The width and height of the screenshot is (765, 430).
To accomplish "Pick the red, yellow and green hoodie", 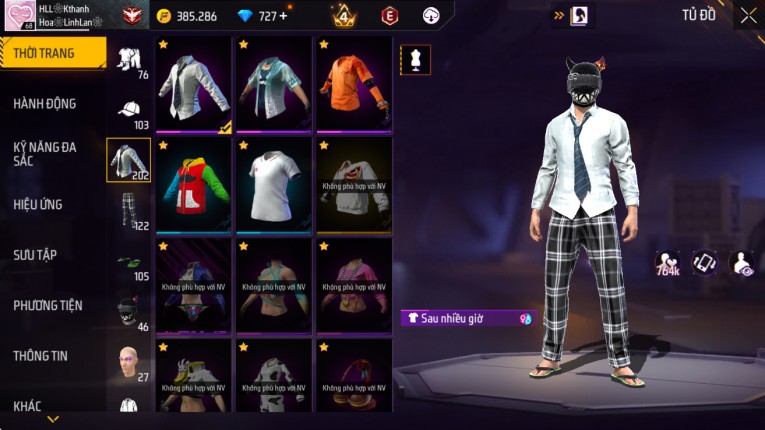I will pyautogui.click(x=194, y=186).
